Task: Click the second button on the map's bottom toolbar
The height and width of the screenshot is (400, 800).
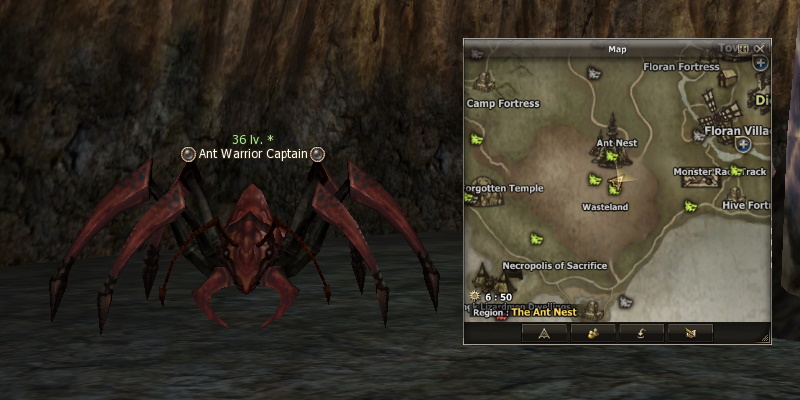Action: pos(593,333)
